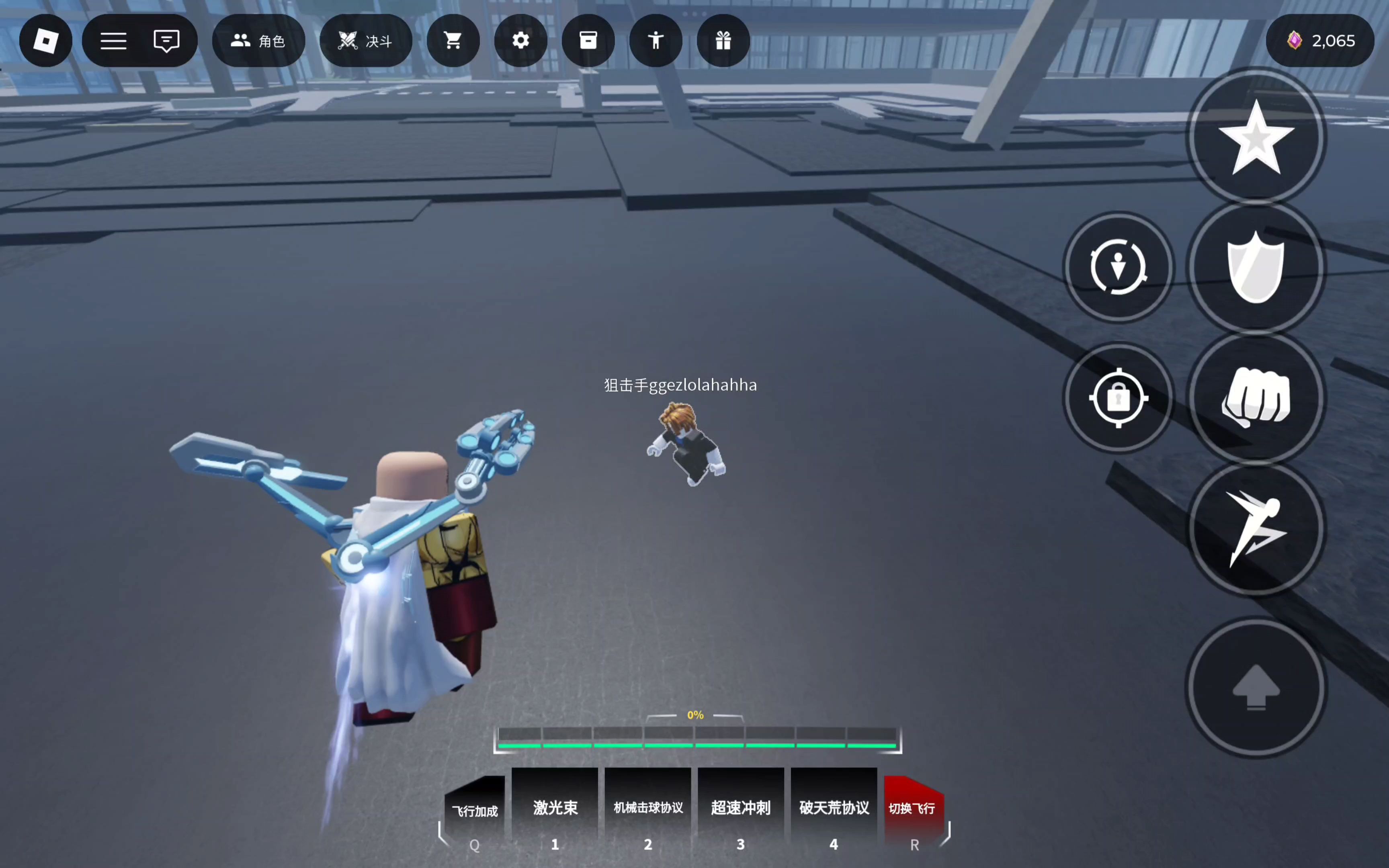This screenshot has height=868, width=1389.
Task: Open the gift box rewards
Action: [723, 41]
